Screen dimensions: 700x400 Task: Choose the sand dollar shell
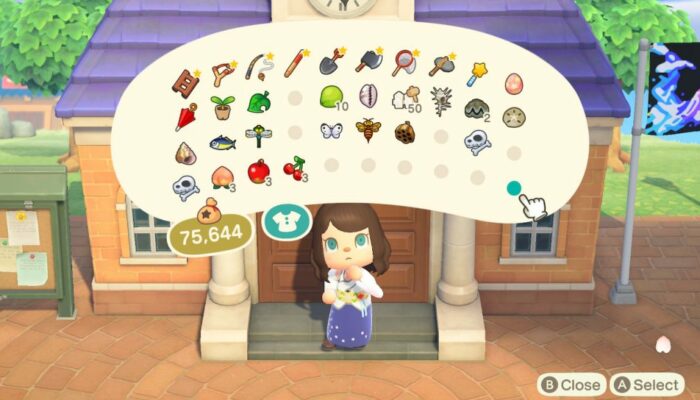pos(513,118)
